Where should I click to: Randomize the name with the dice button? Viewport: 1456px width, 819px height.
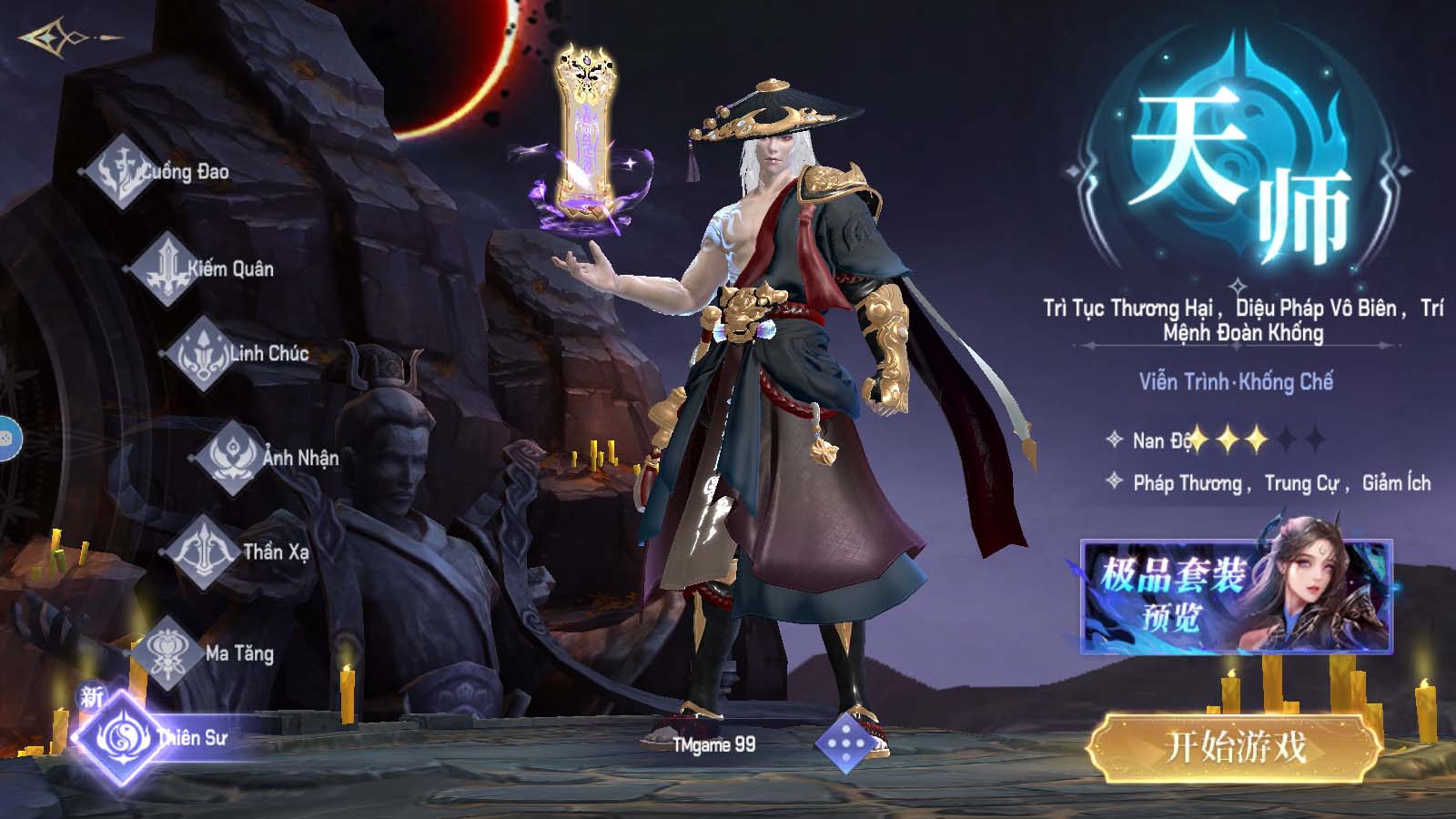(845, 743)
